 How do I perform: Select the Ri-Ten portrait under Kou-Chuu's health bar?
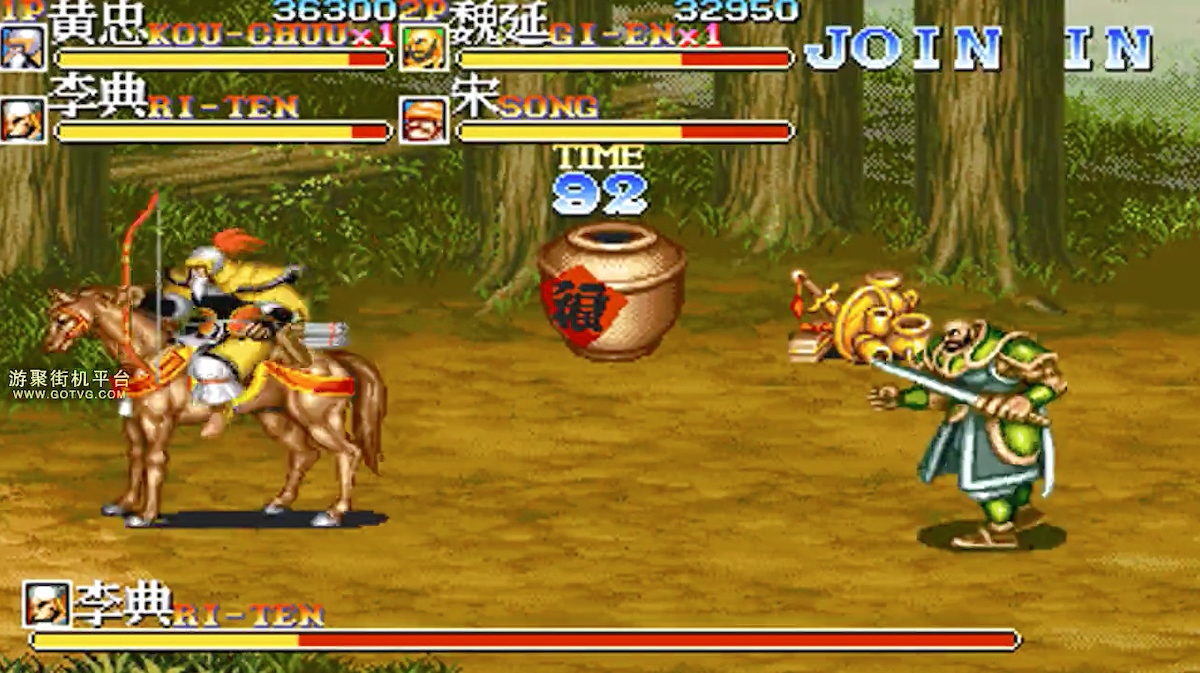pyautogui.click(x=22, y=120)
